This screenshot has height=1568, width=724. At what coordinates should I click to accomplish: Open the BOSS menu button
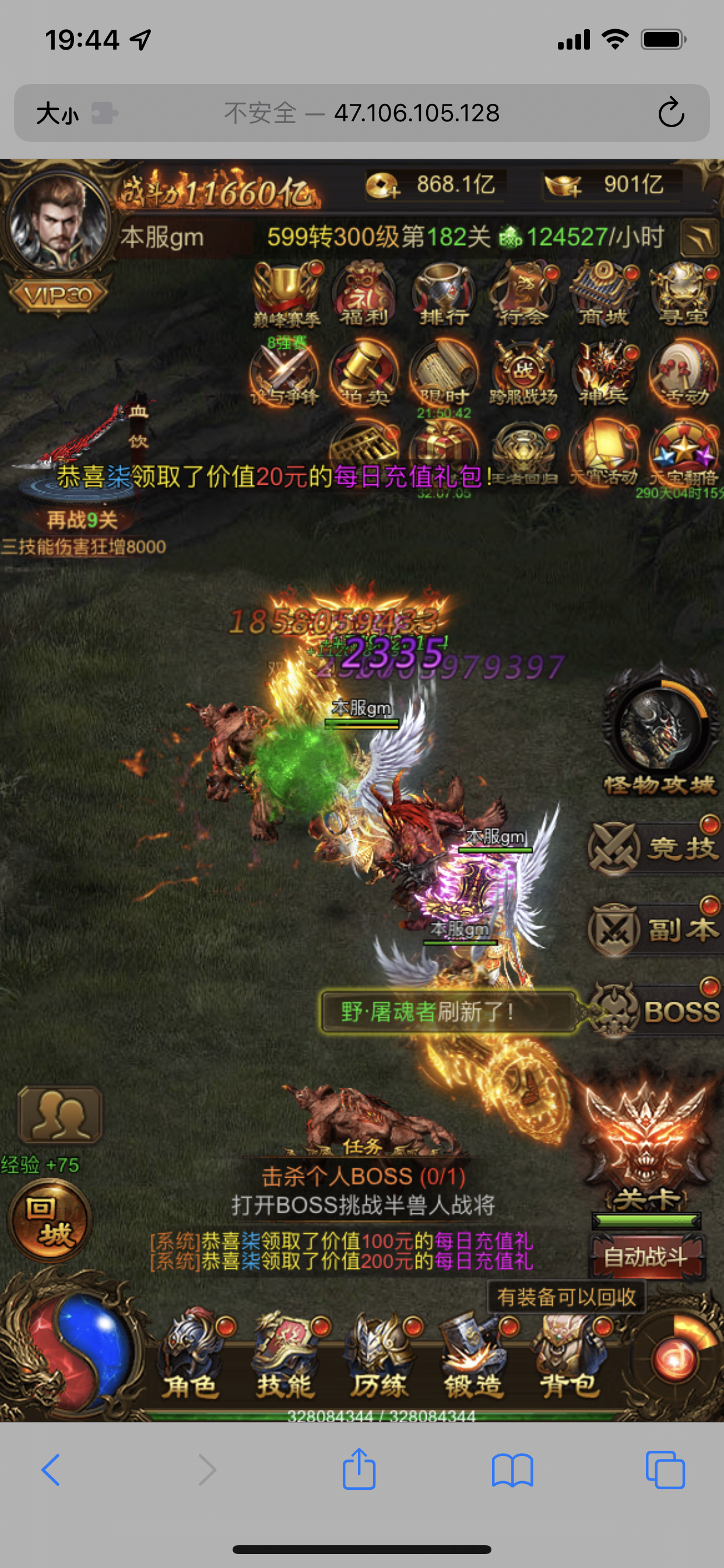coord(655,1010)
